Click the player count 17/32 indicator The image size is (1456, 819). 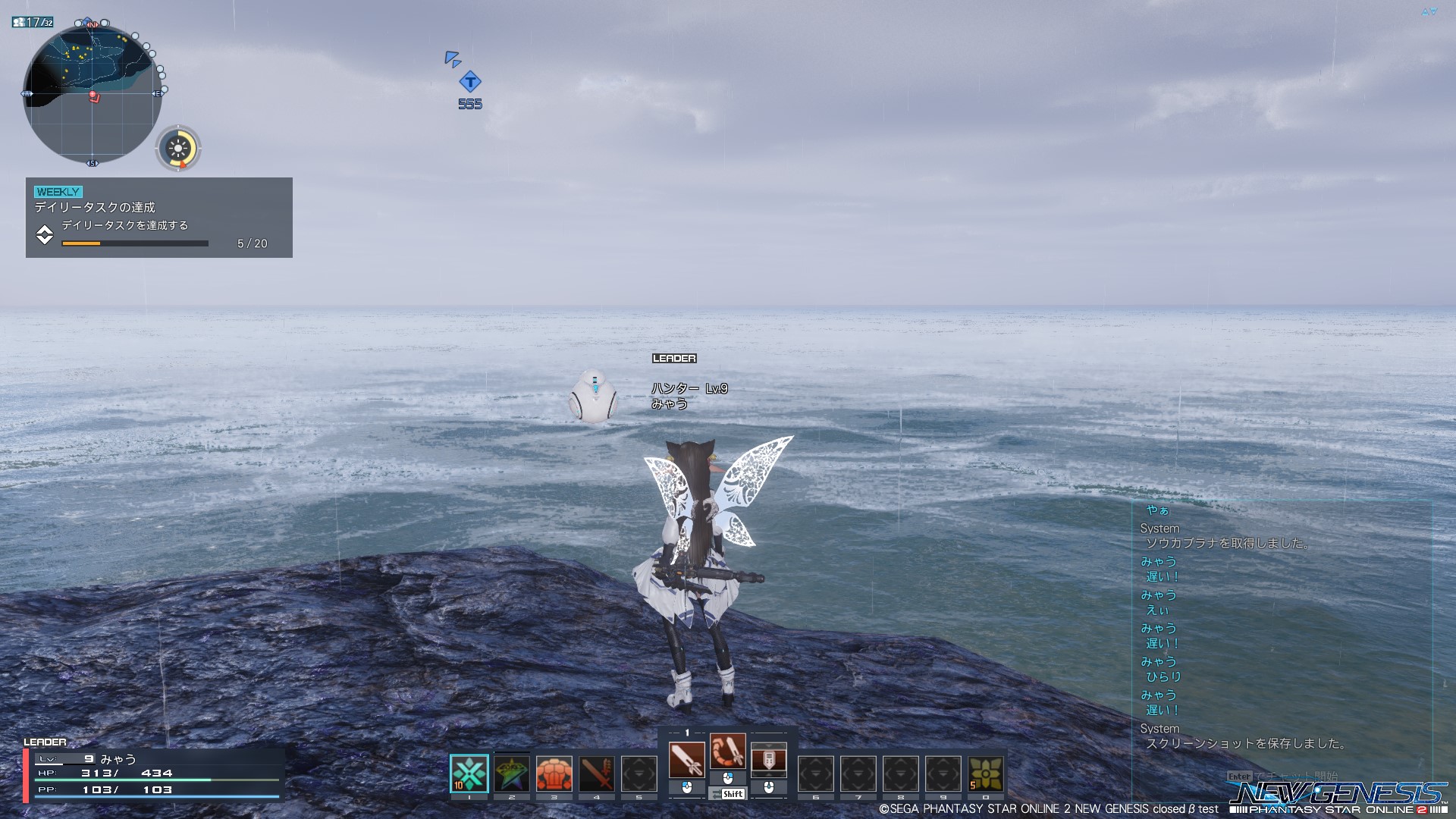pos(33,22)
